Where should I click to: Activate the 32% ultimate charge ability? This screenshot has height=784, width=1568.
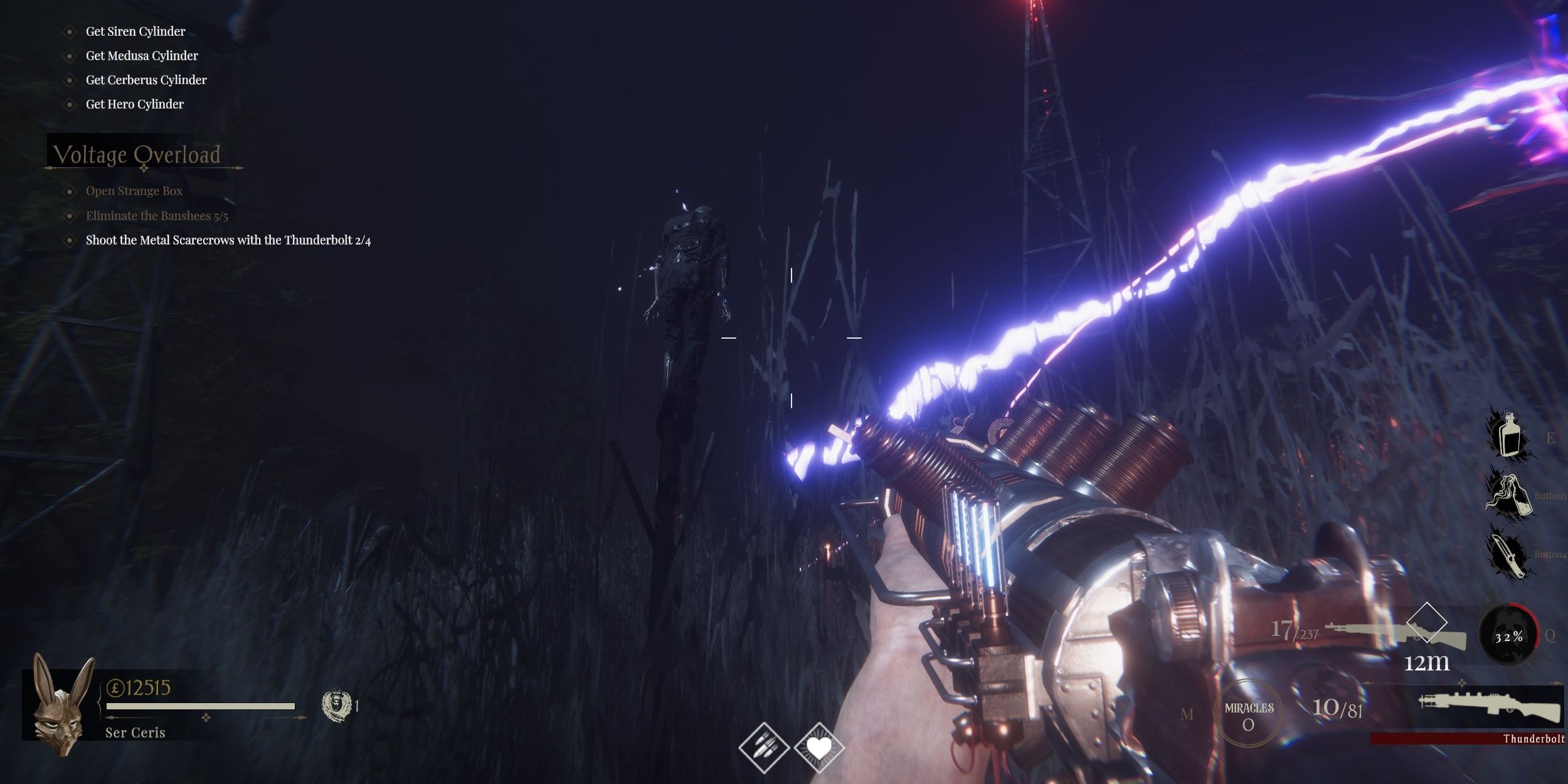coord(1508,637)
